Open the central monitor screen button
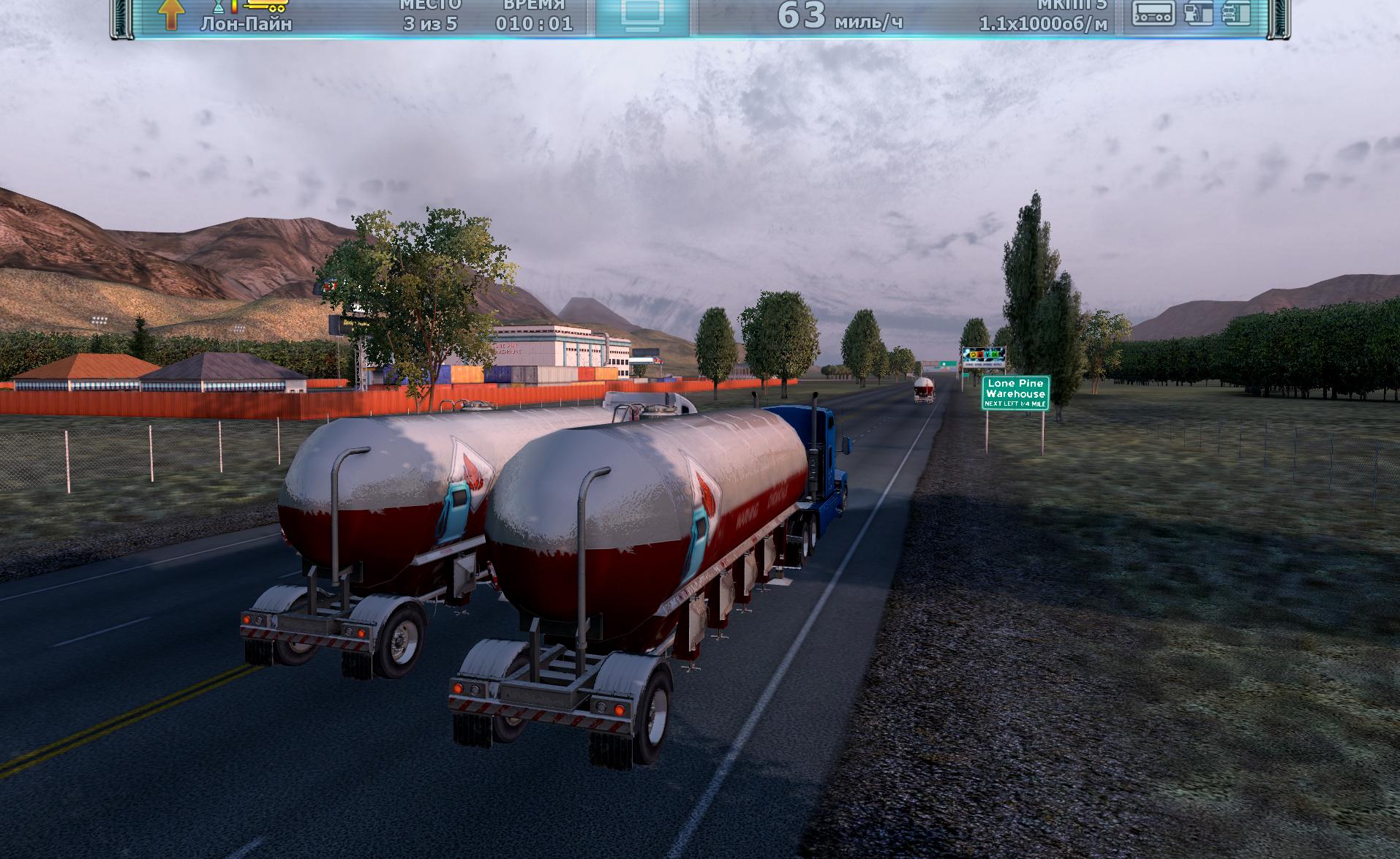 (641, 16)
